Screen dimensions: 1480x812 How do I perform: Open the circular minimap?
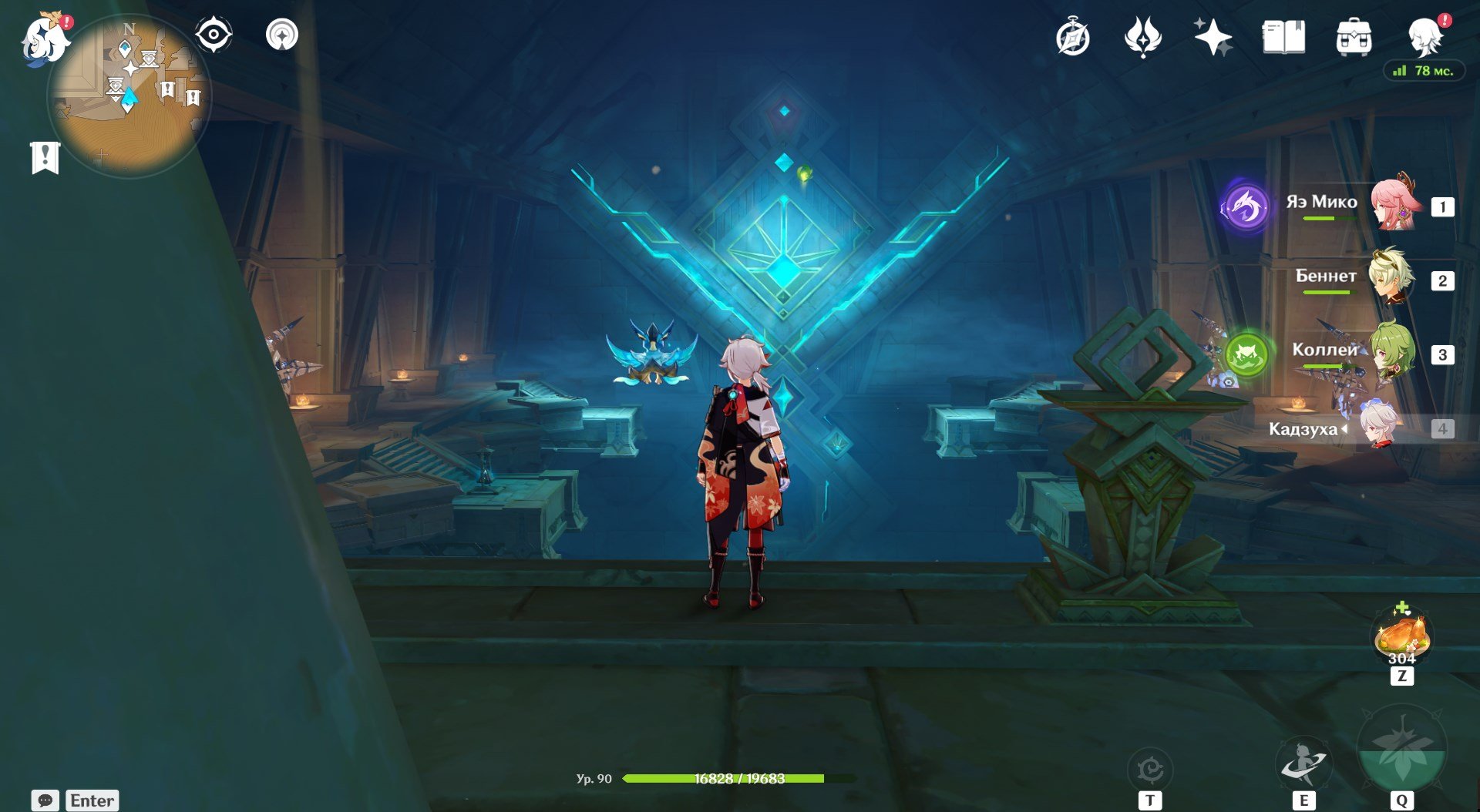tap(129, 96)
